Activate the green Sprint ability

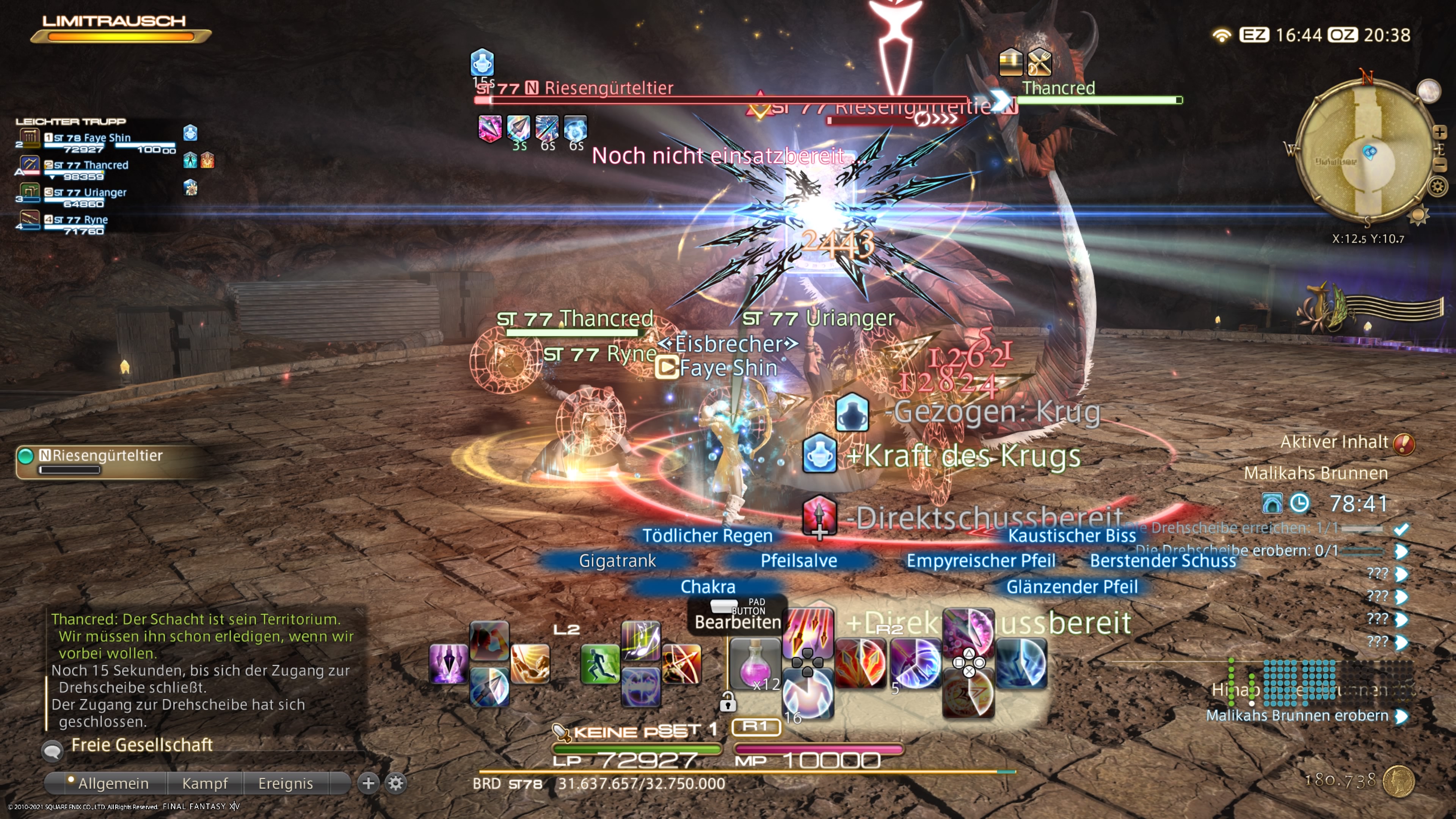600,664
